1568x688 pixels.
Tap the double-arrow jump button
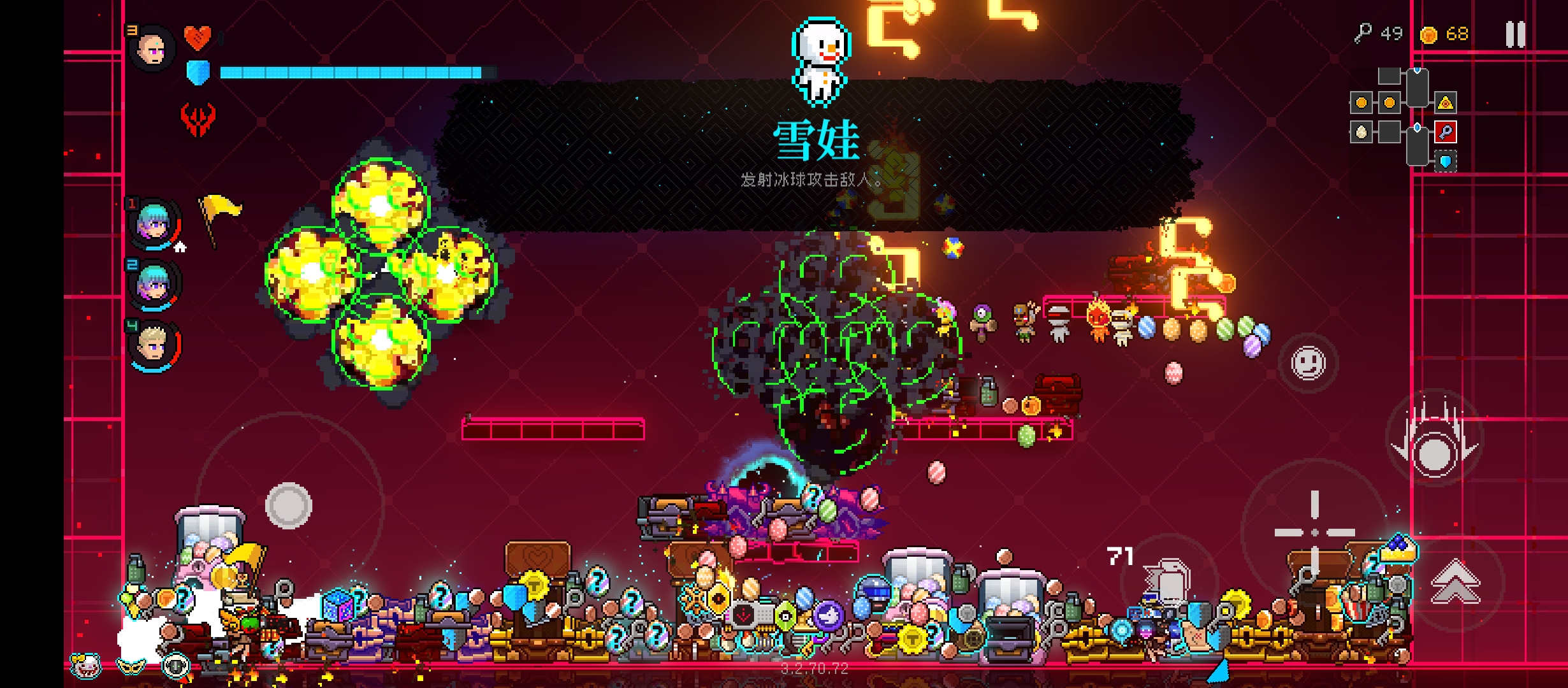click(1455, 580)
